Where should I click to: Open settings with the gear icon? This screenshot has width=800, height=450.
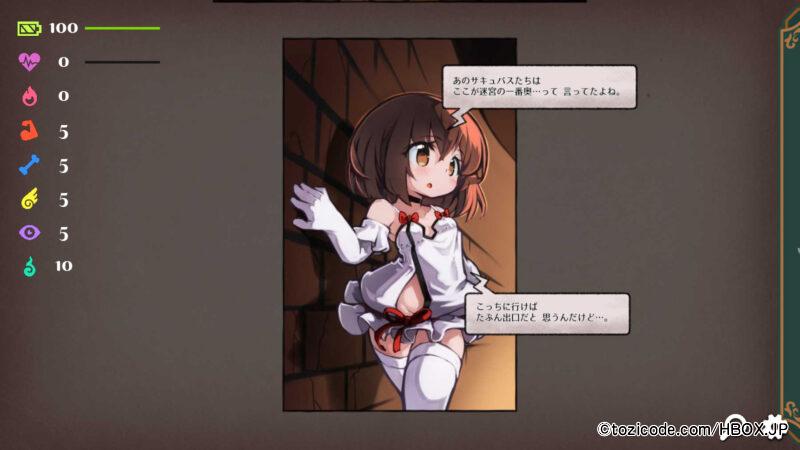(x=772, y=424)
